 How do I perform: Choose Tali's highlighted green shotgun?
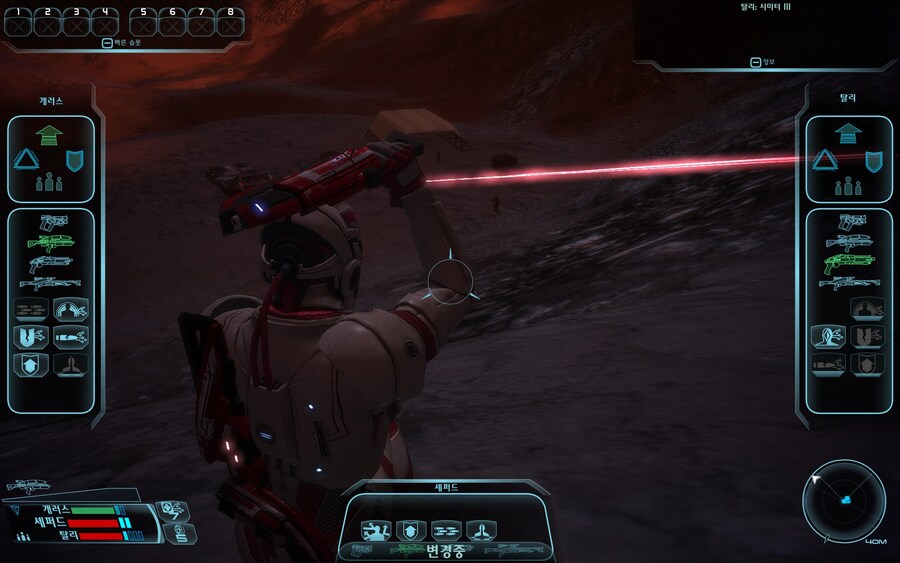coord(849,263)
